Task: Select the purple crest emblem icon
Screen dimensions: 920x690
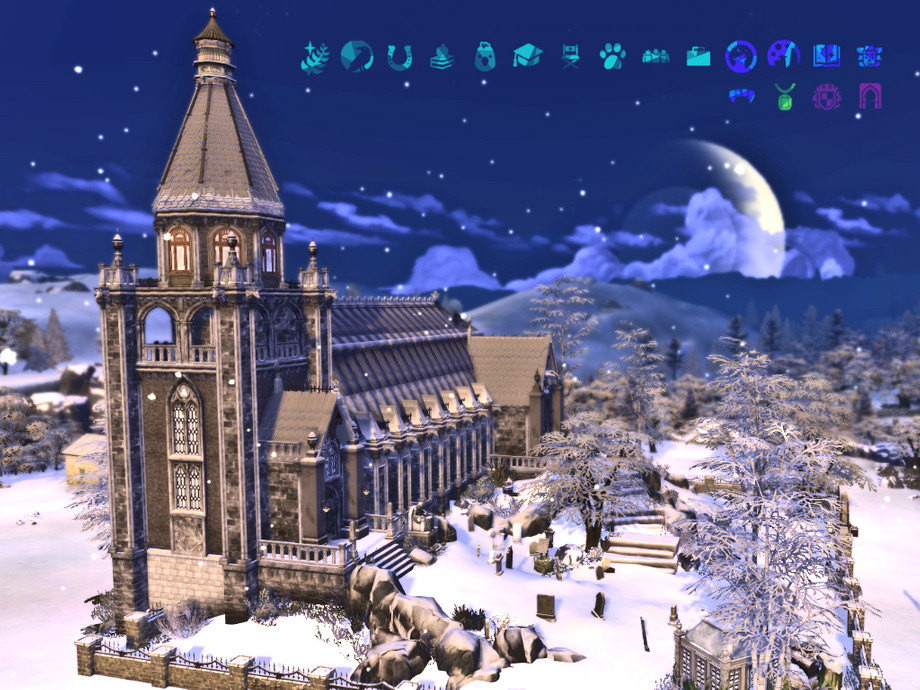Action: pyautogui.click(x=826, y=97)
